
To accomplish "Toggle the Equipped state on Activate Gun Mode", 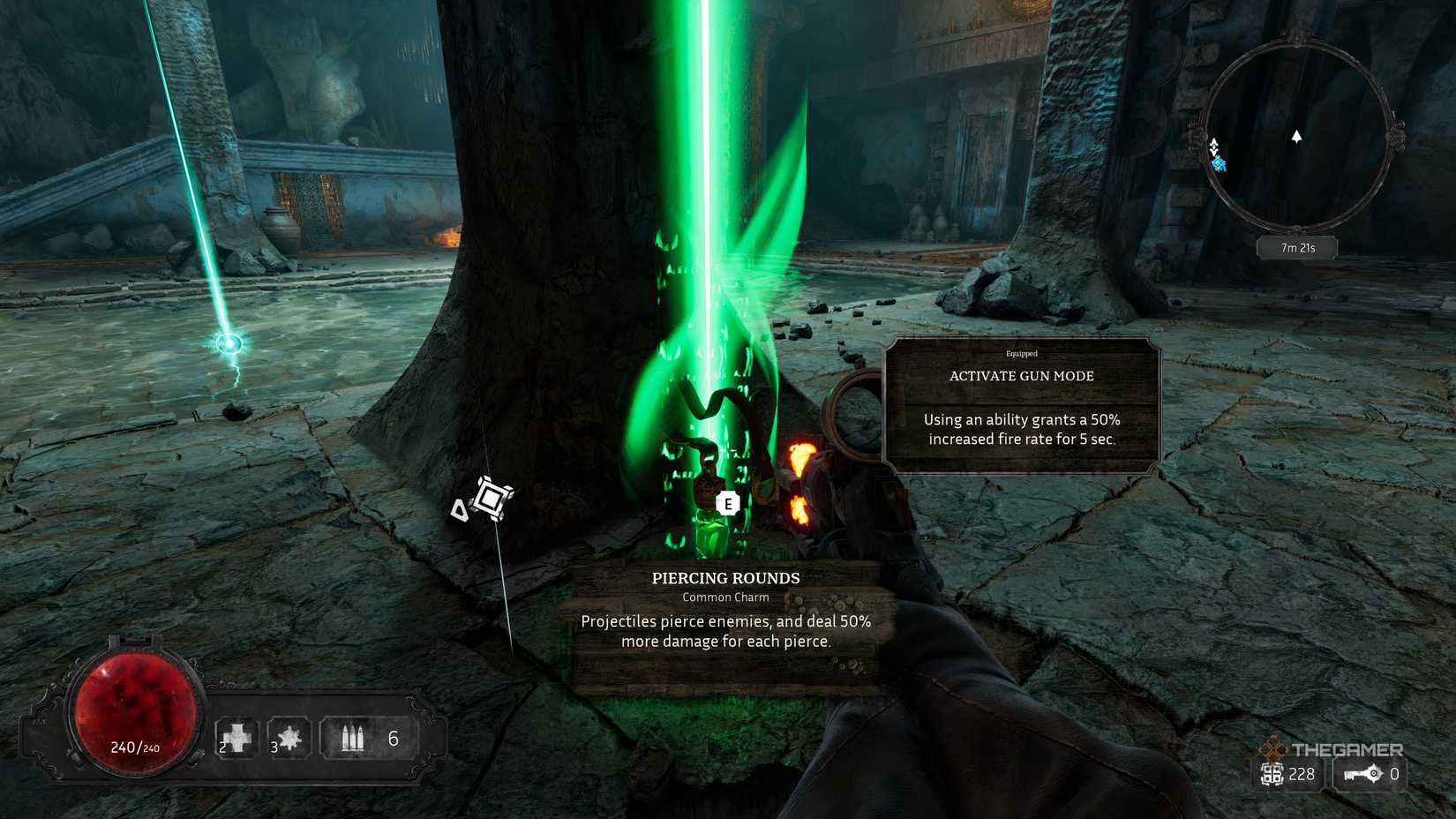I will (x=1021, y=353).
